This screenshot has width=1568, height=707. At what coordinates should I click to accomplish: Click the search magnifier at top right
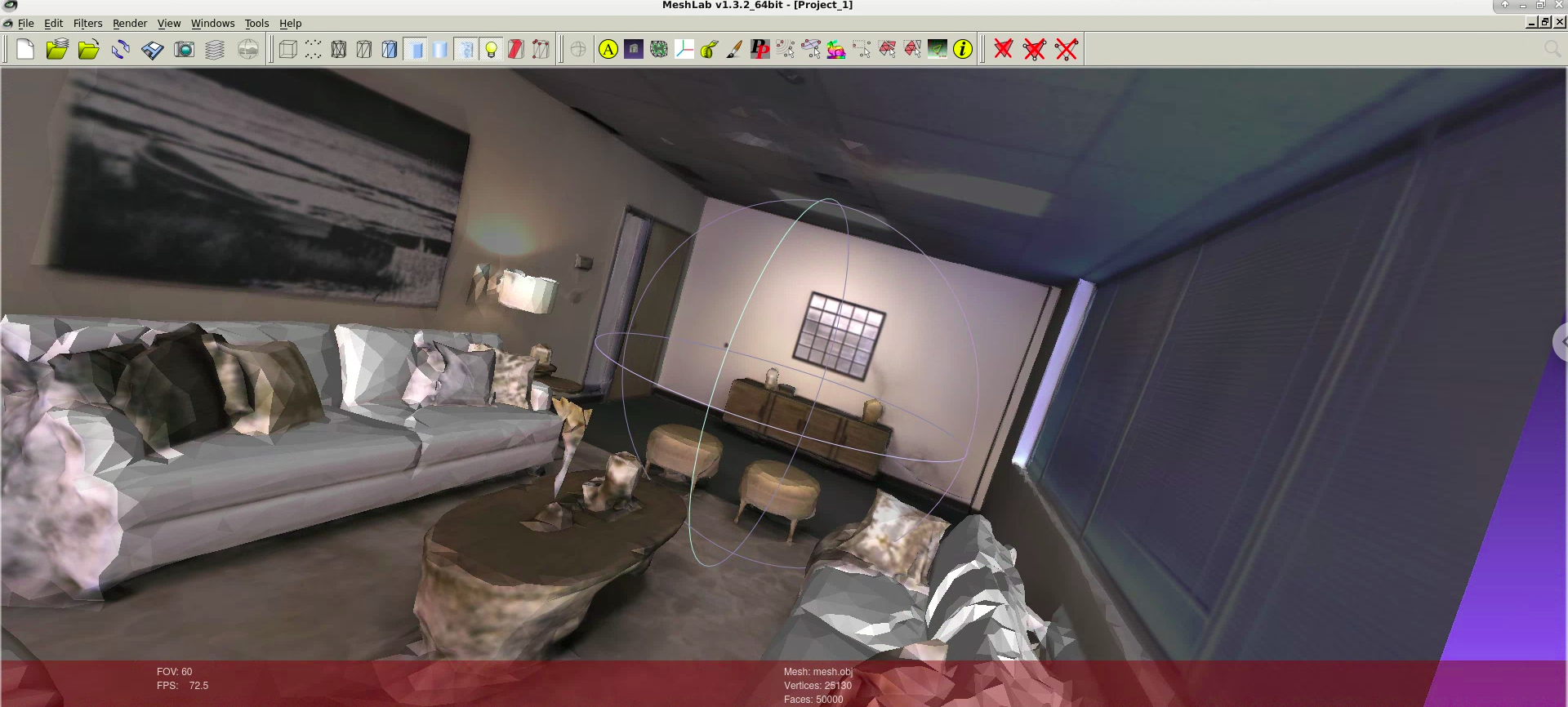(1552, 49)
